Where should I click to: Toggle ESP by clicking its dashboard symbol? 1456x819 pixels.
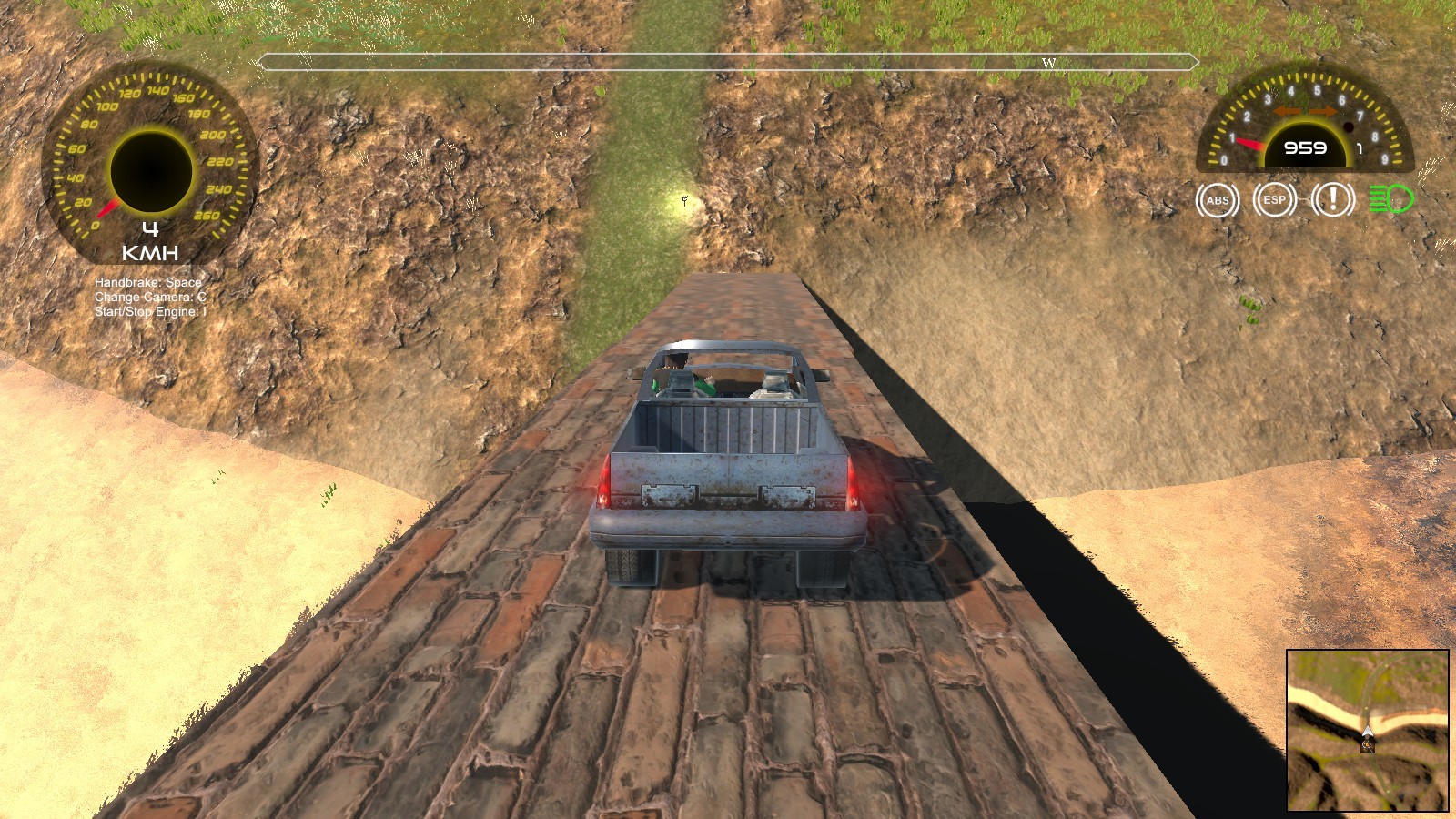pos(1274,199)
